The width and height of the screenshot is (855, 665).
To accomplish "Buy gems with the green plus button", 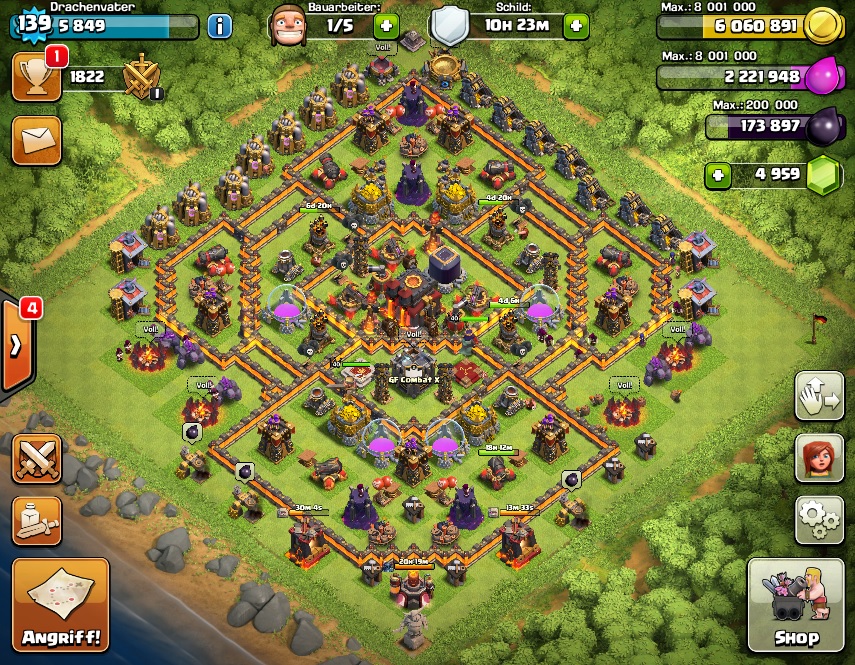I will click(x=717, y=176).
